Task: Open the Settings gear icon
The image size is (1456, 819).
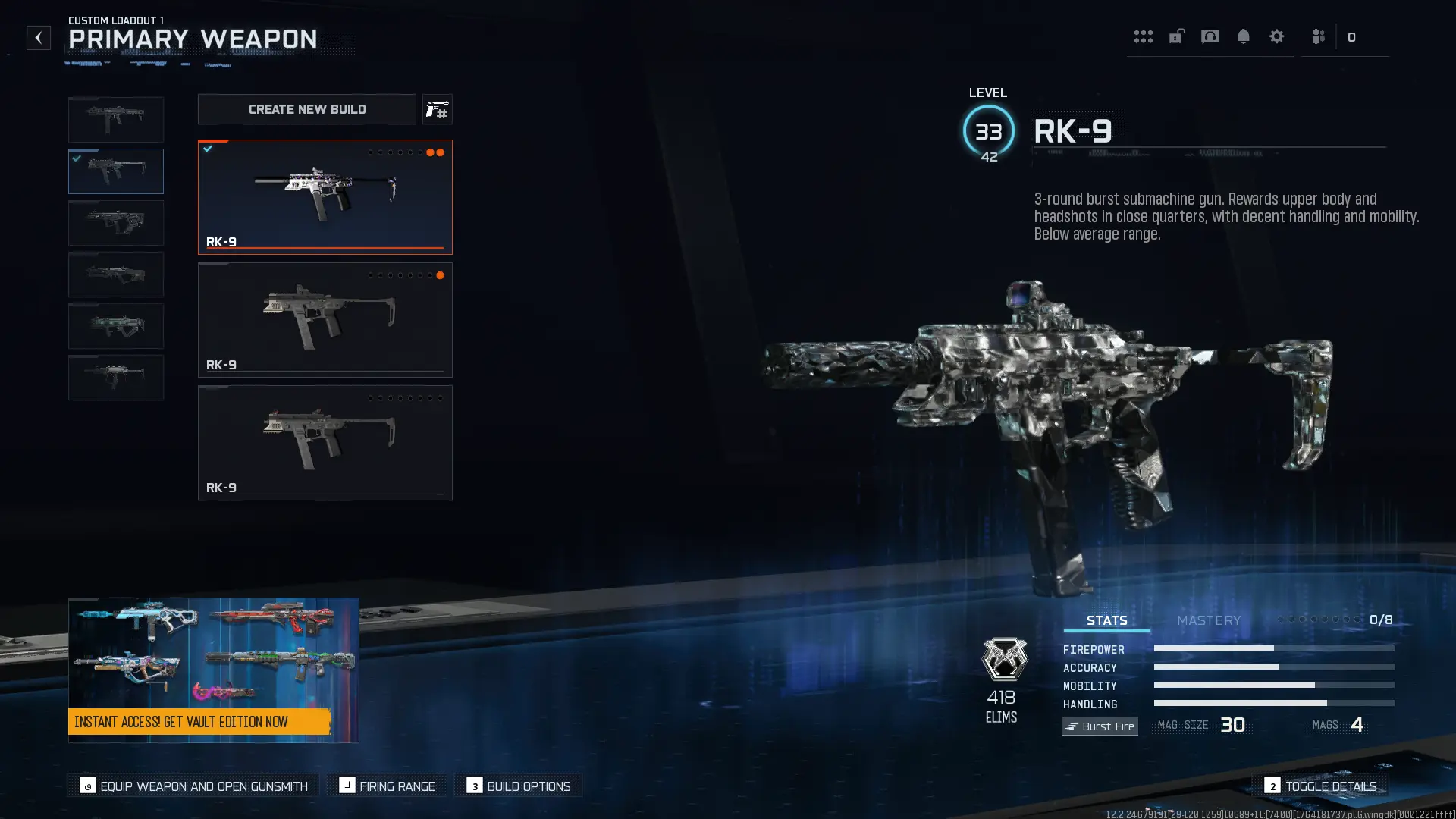Action: 1279,36
